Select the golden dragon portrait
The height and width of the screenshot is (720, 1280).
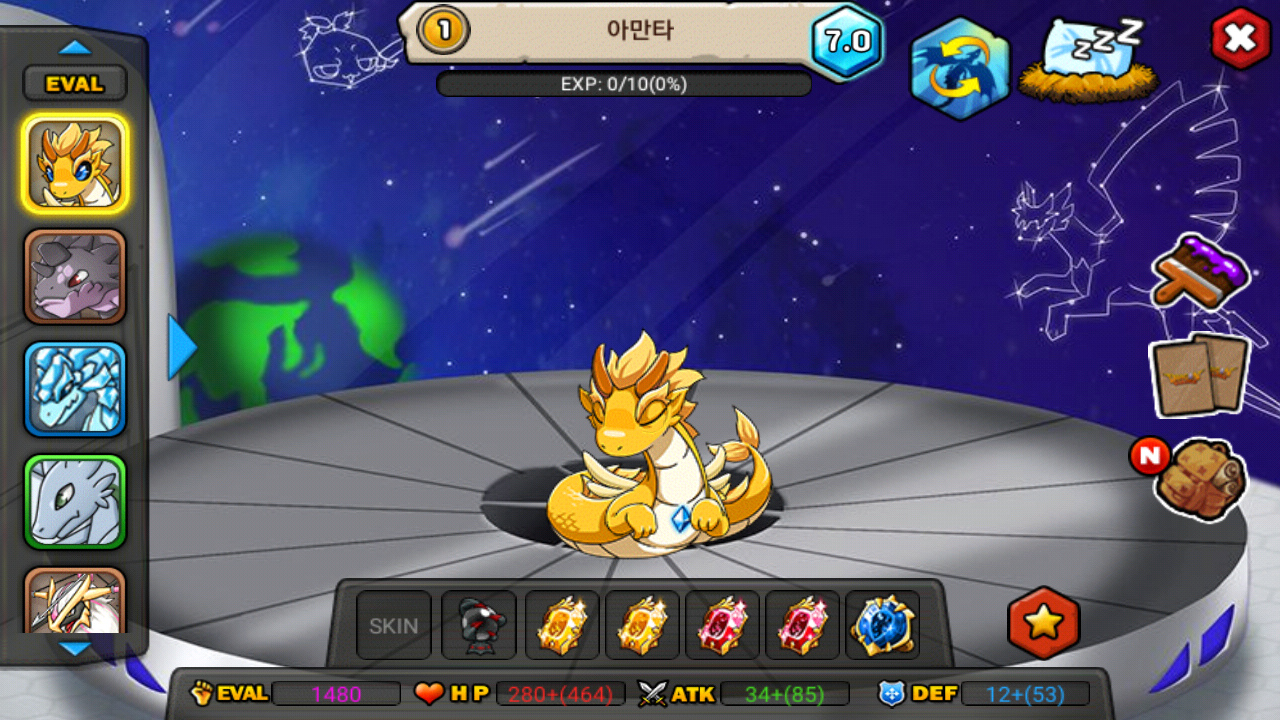75,164
